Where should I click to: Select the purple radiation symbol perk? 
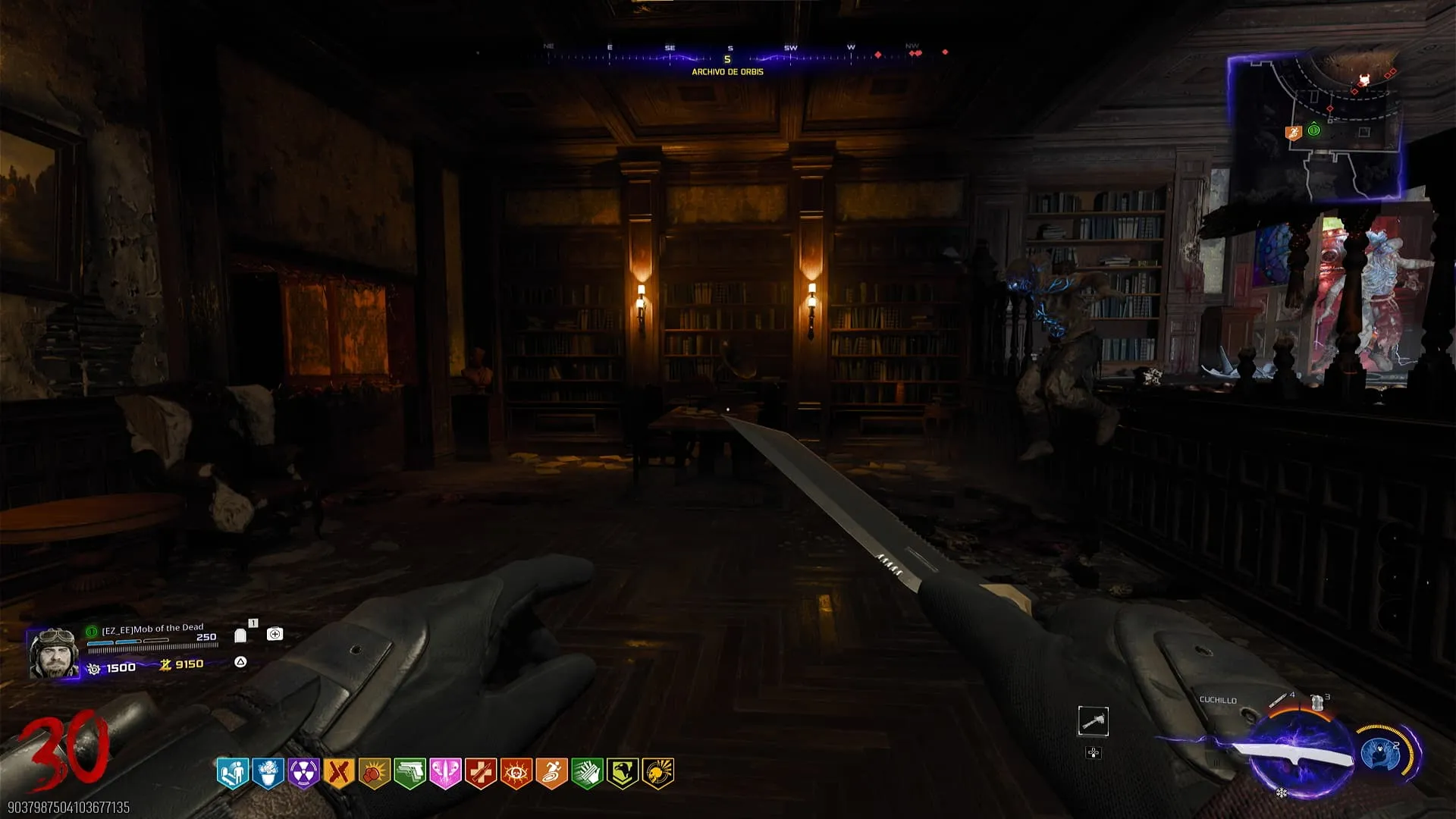(303, 773)
